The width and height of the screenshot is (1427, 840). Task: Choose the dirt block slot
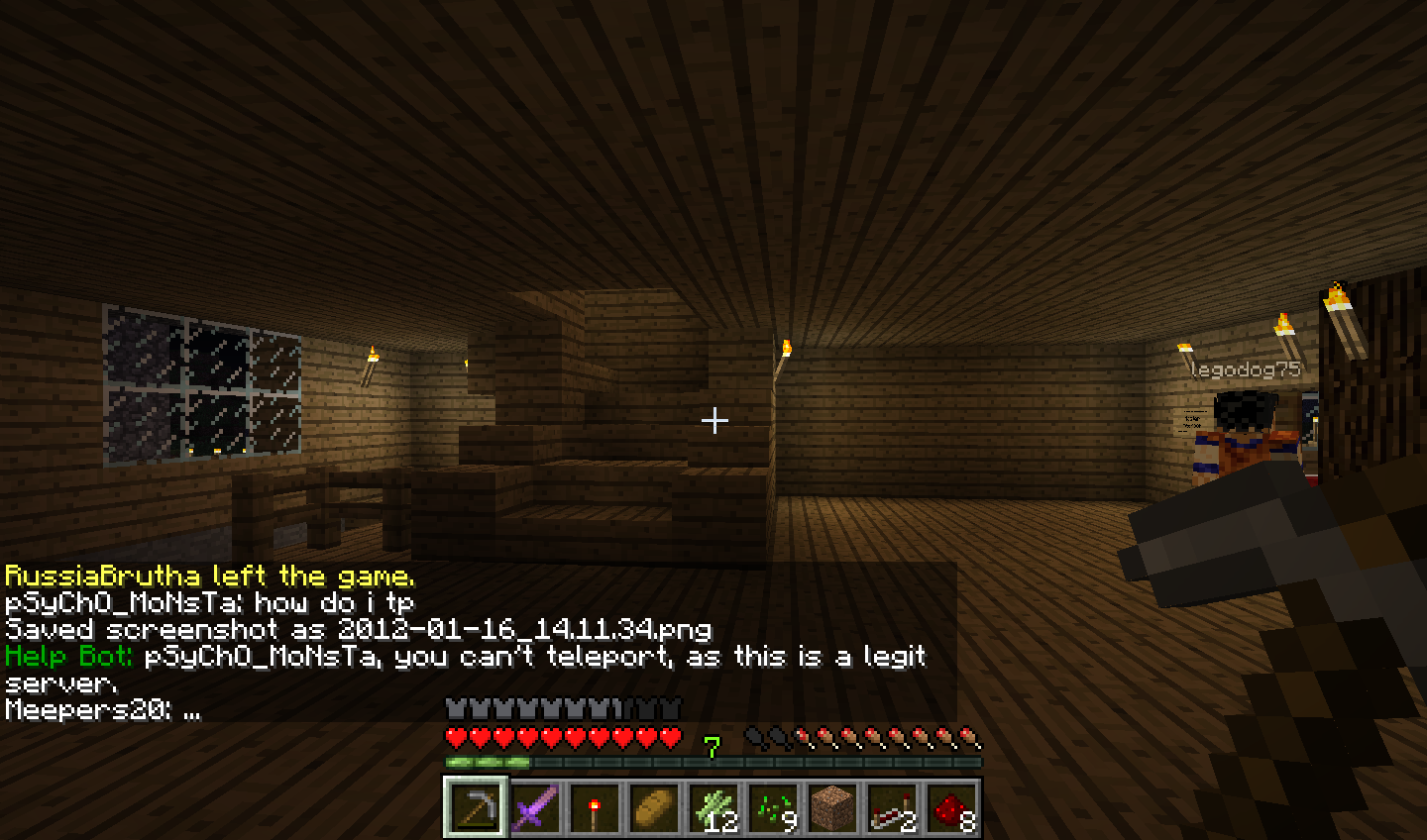point(833,807)
